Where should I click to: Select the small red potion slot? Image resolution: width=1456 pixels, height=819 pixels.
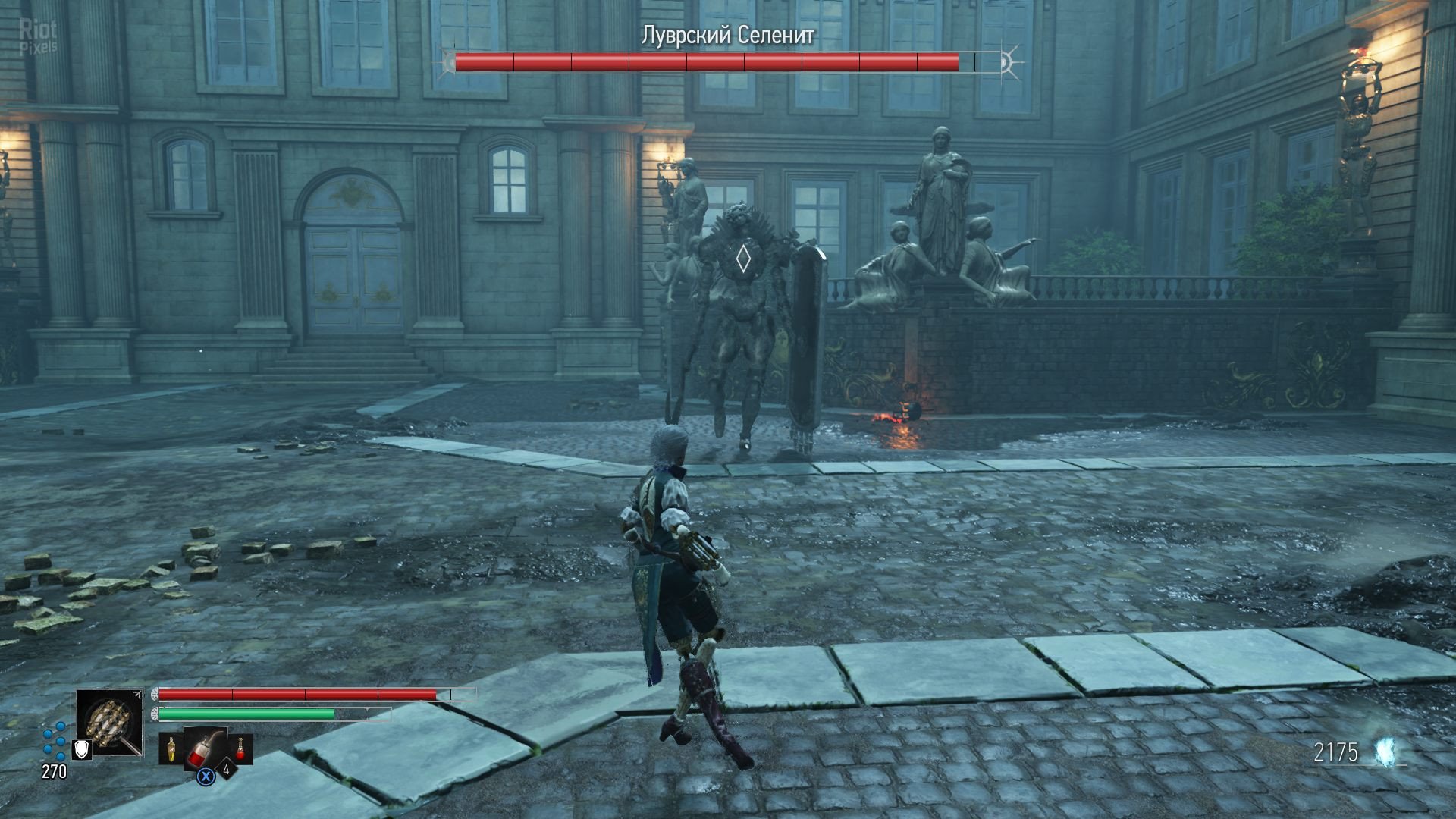pos(241,749)
